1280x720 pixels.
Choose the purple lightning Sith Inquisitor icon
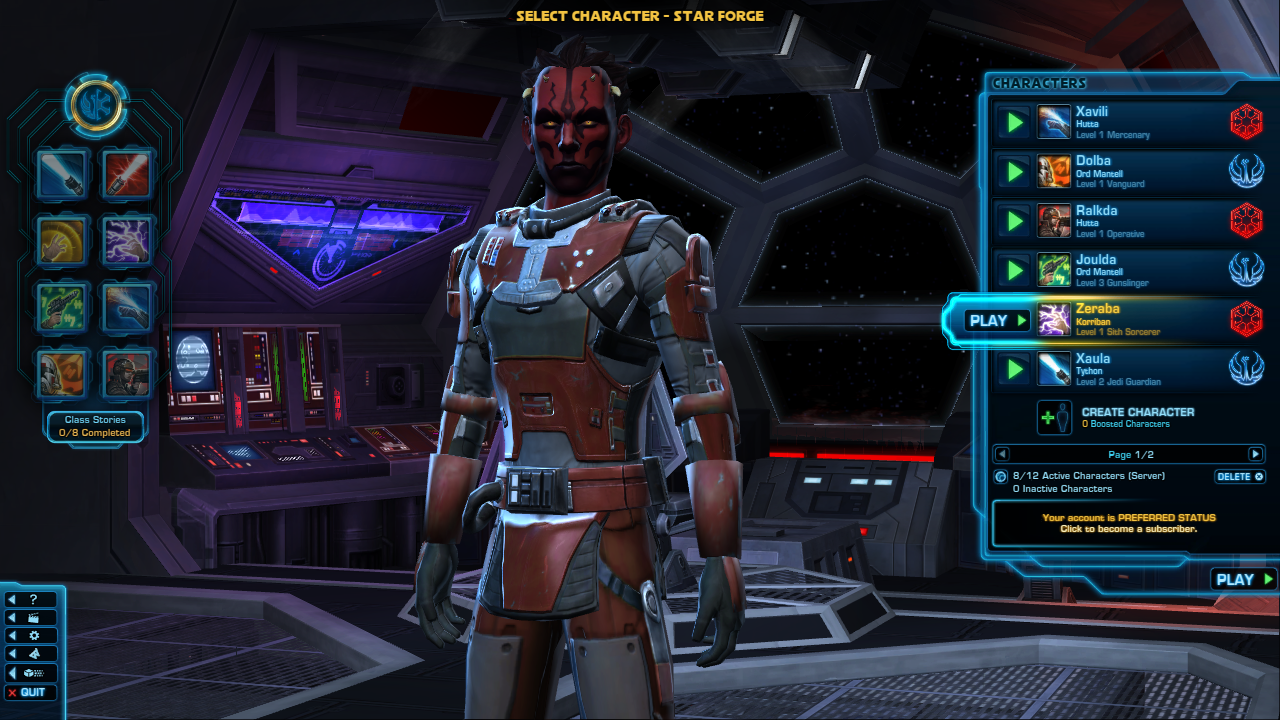click(x=127, y=241)
